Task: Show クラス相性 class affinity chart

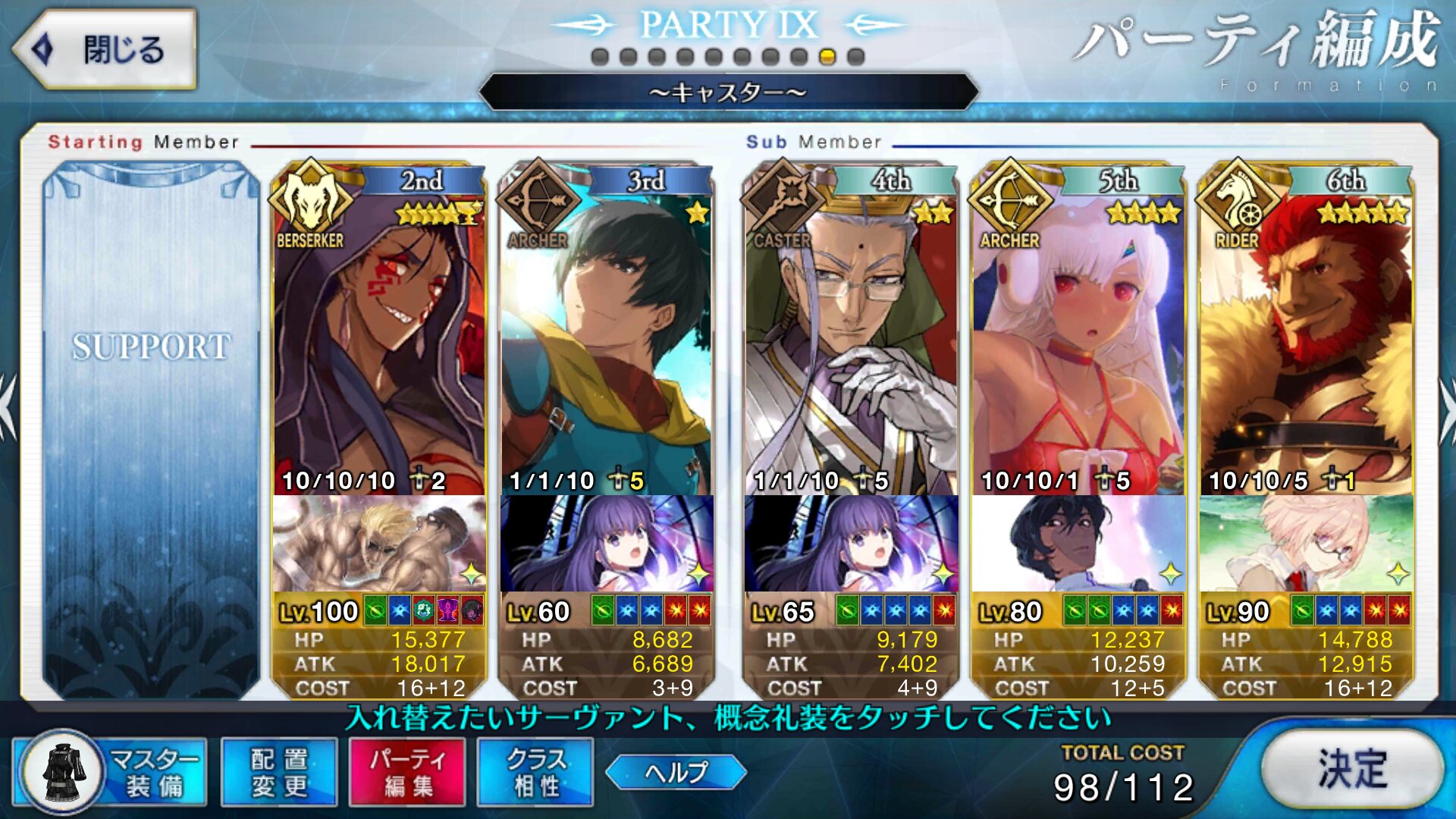Action: pyautogui.click(x=535, y=772)
